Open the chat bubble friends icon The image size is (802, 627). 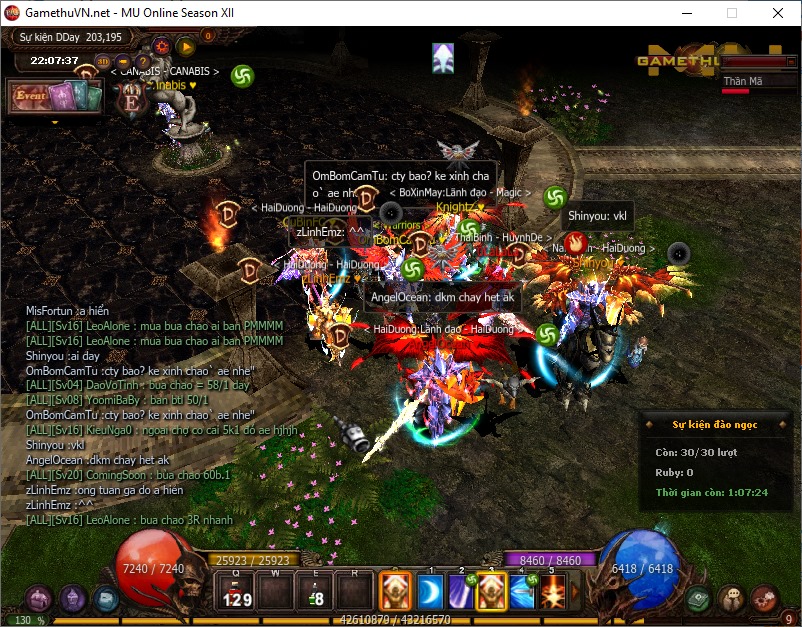pyautogui.click(x=733, y=598)
